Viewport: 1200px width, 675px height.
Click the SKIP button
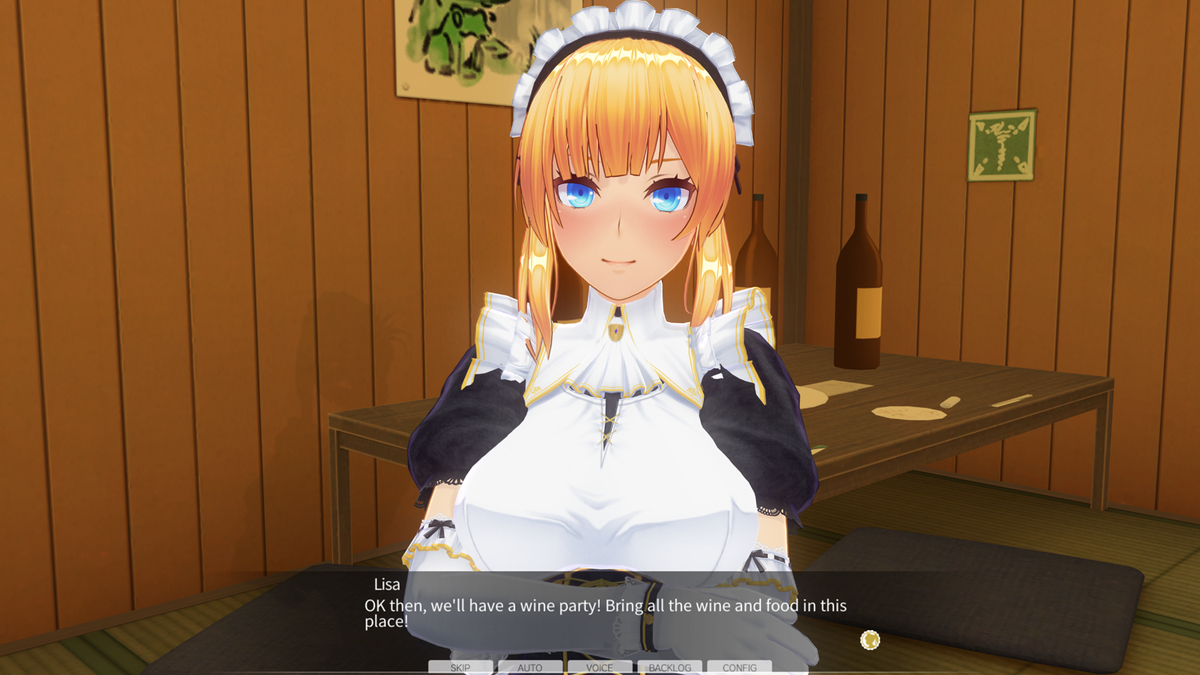pos(460,667)
